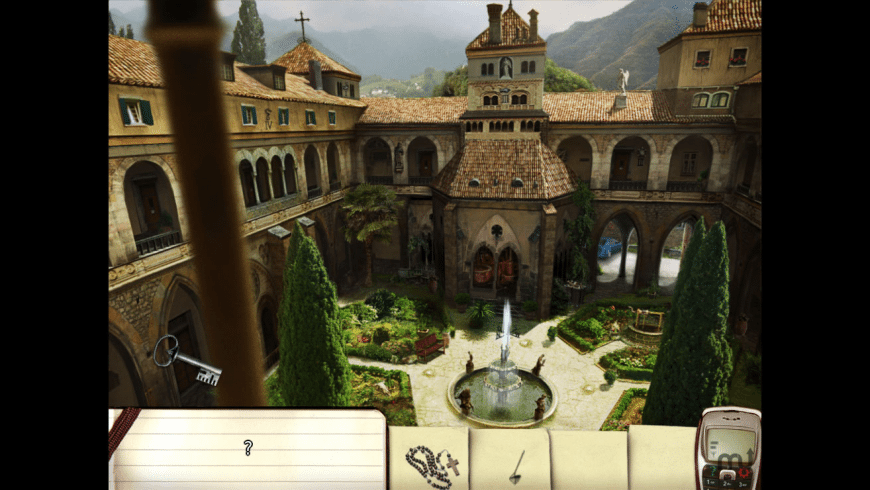Click the question mark hint in notebook
Screen dimensions: 870x490
pyautogui.click(x=248, y=447)
